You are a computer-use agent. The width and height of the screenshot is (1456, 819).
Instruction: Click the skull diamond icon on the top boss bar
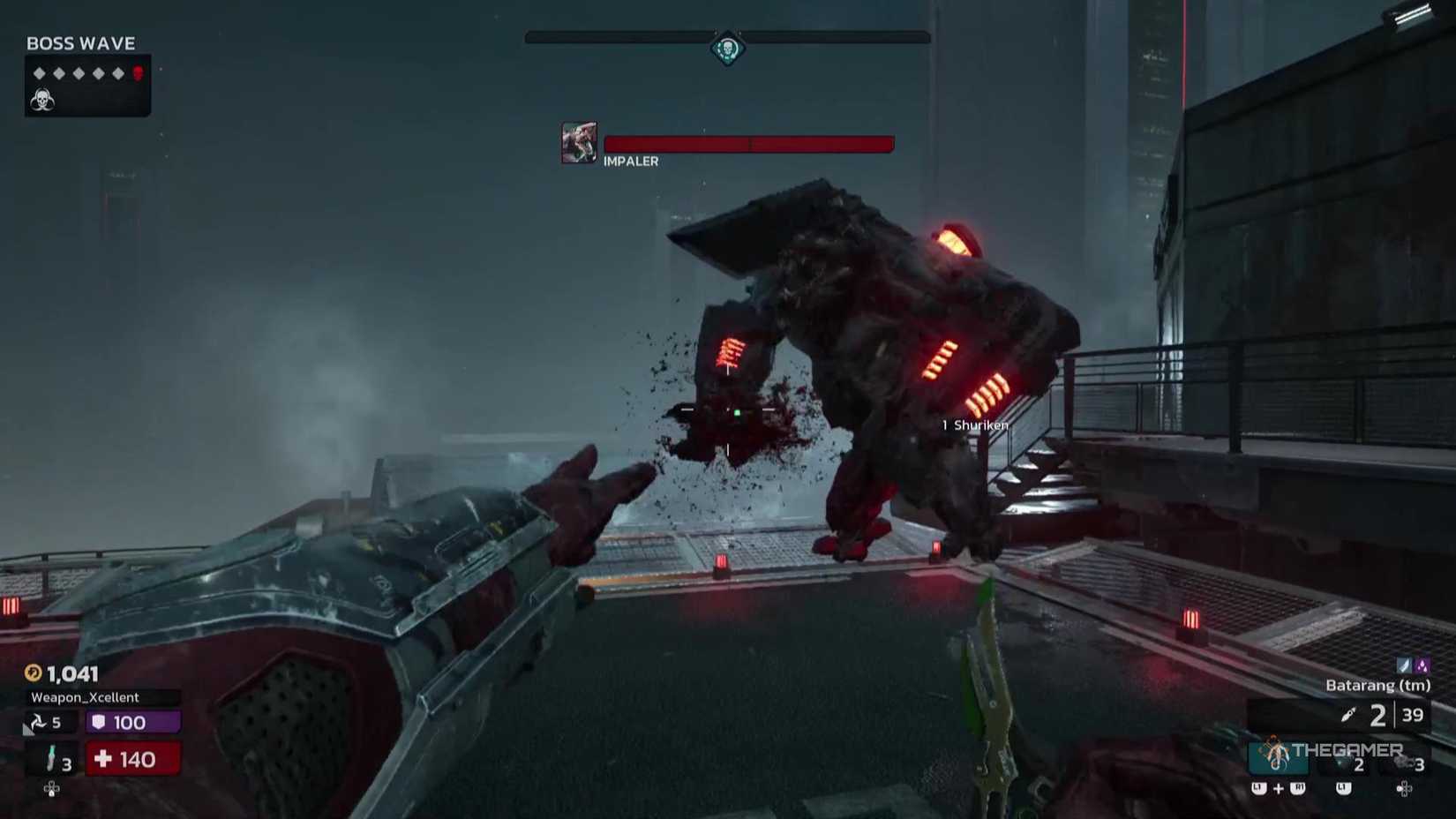727,49
